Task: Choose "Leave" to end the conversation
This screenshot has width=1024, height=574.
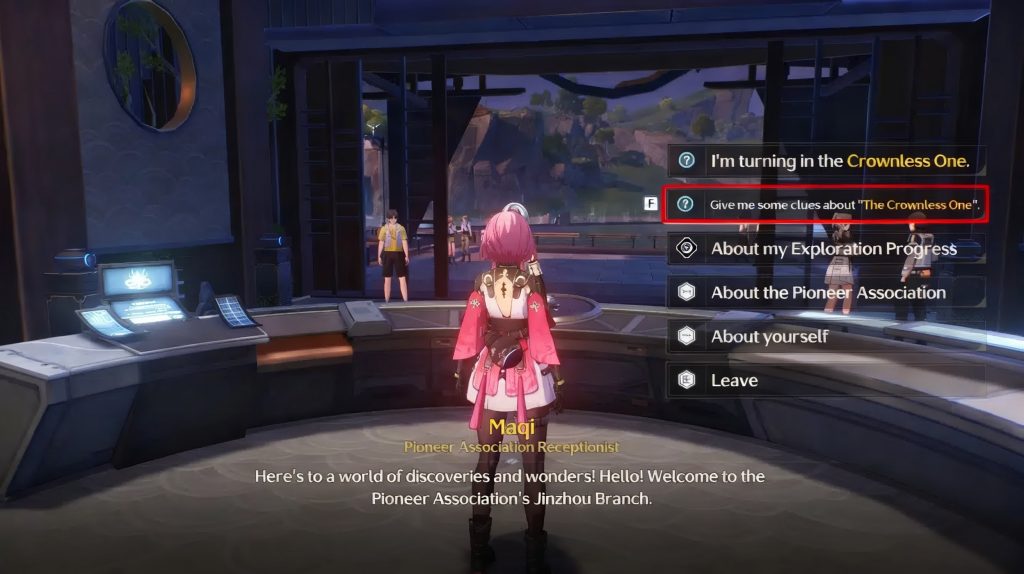Action: coord(826,381)
